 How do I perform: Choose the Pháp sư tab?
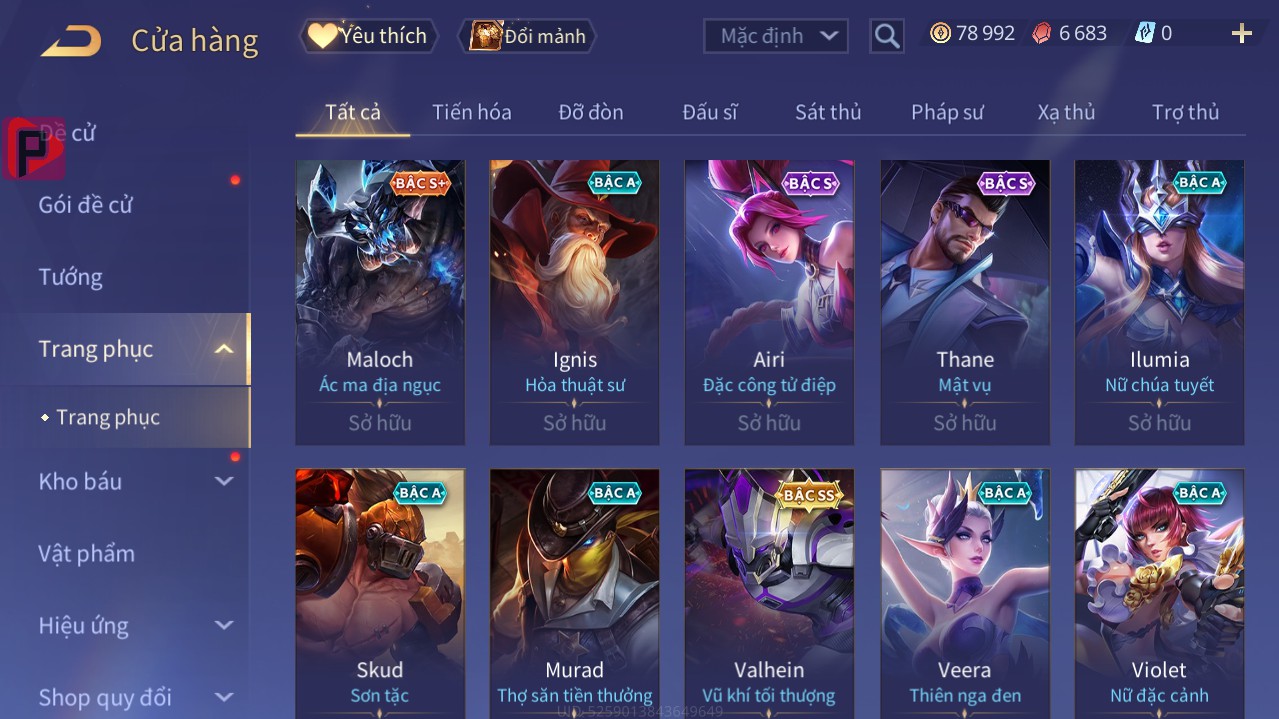(x=946, y=112)
